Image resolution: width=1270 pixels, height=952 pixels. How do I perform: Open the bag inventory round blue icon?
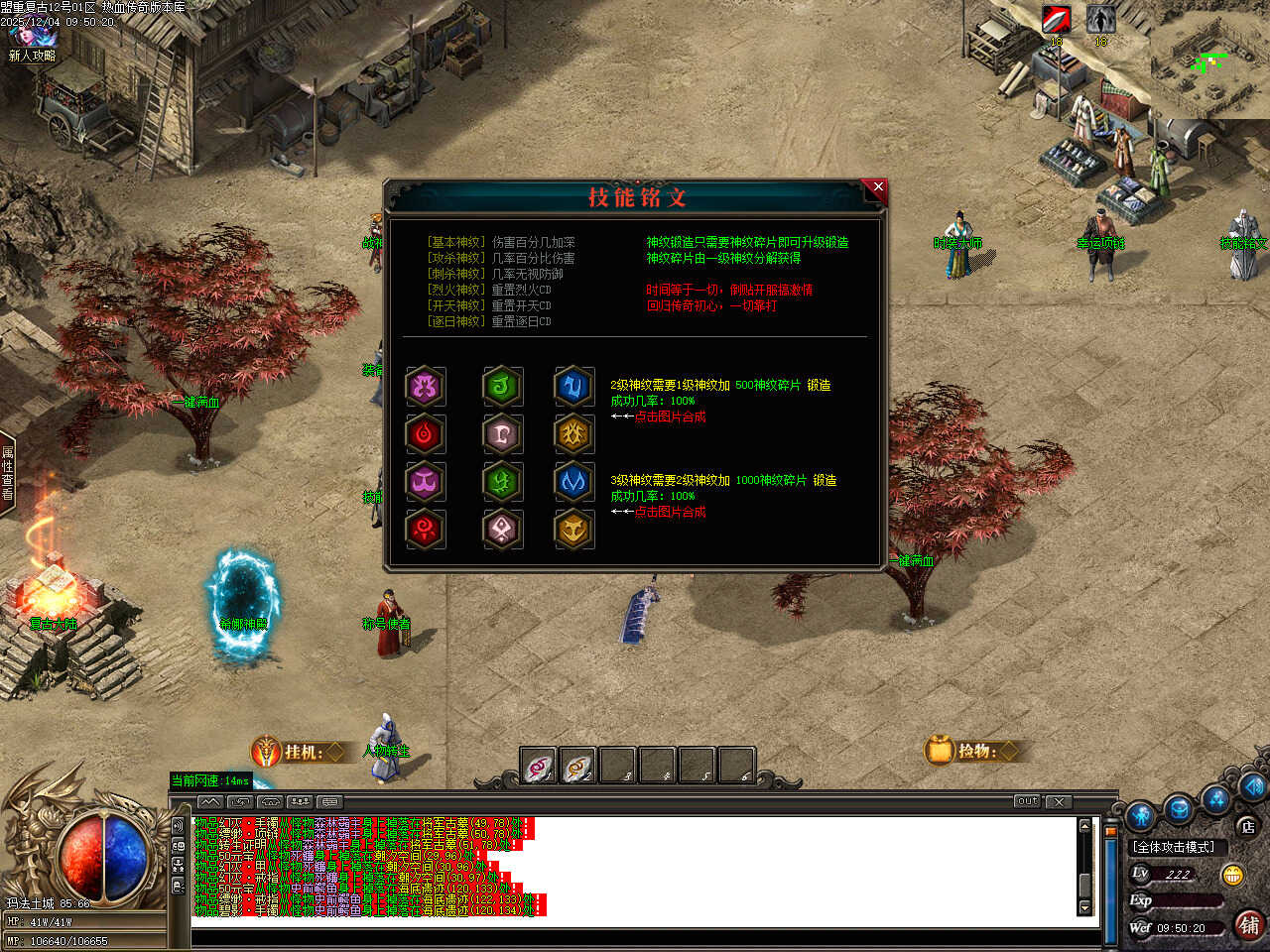(1179, 807)
